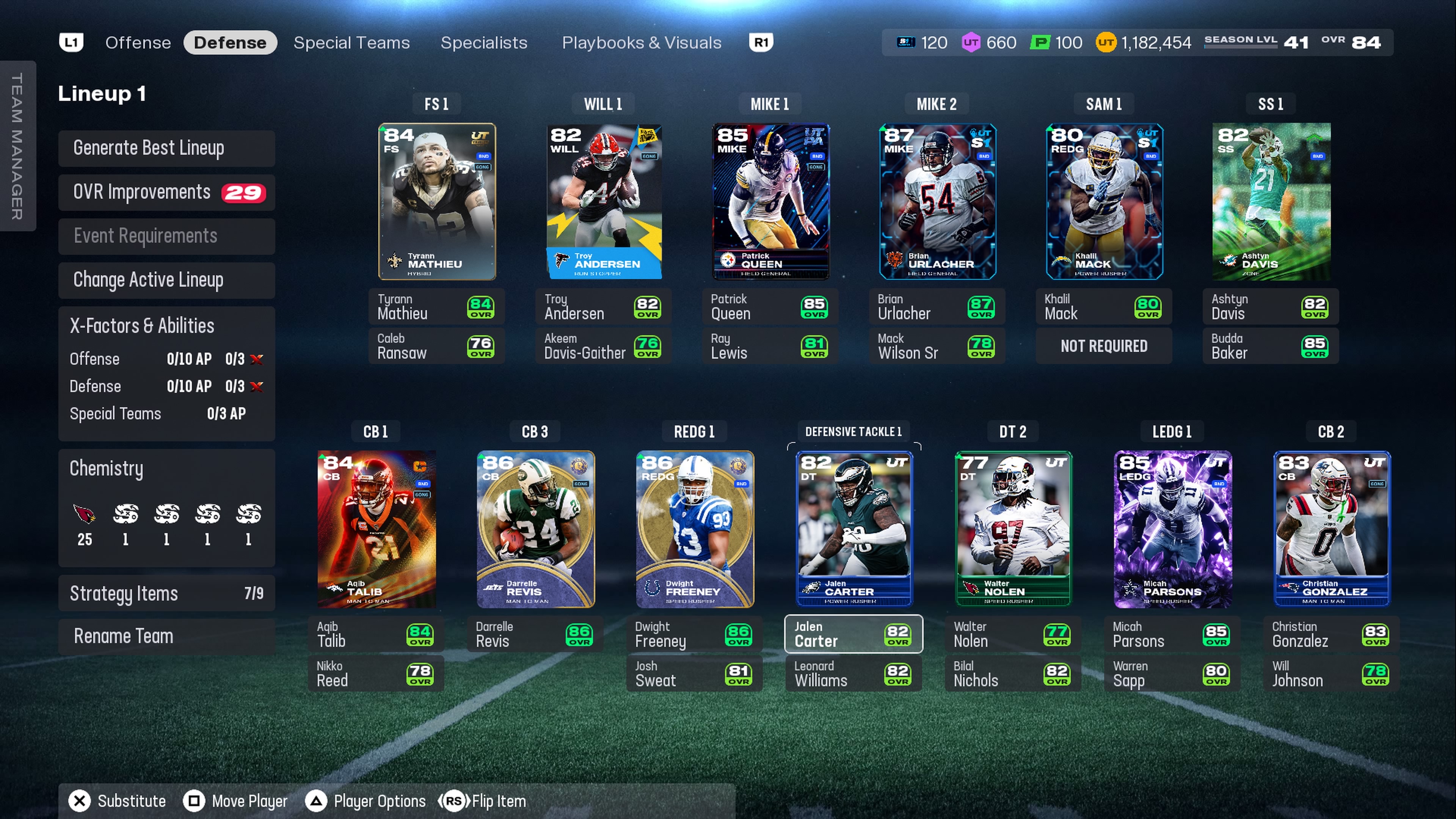Click the Dwight Freeney REDG card

pyautogui.click(x=694, y=529)
